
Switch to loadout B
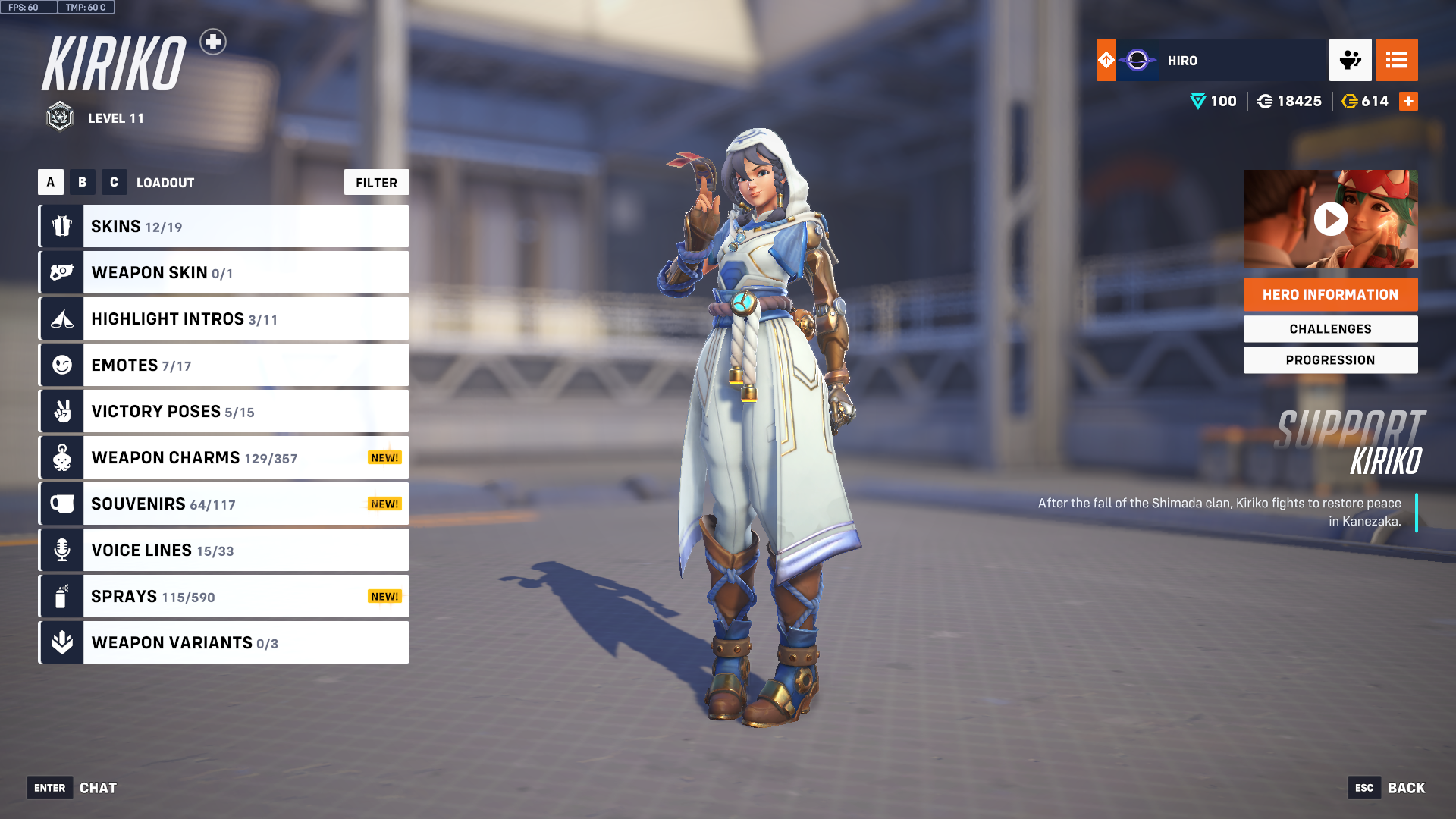pyautogui.click(x=83, y=182)
